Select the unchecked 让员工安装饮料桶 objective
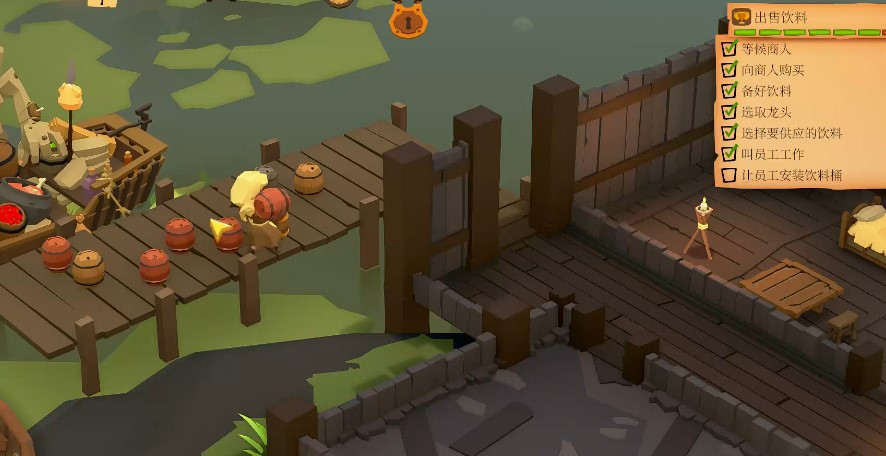 (791, 175)
